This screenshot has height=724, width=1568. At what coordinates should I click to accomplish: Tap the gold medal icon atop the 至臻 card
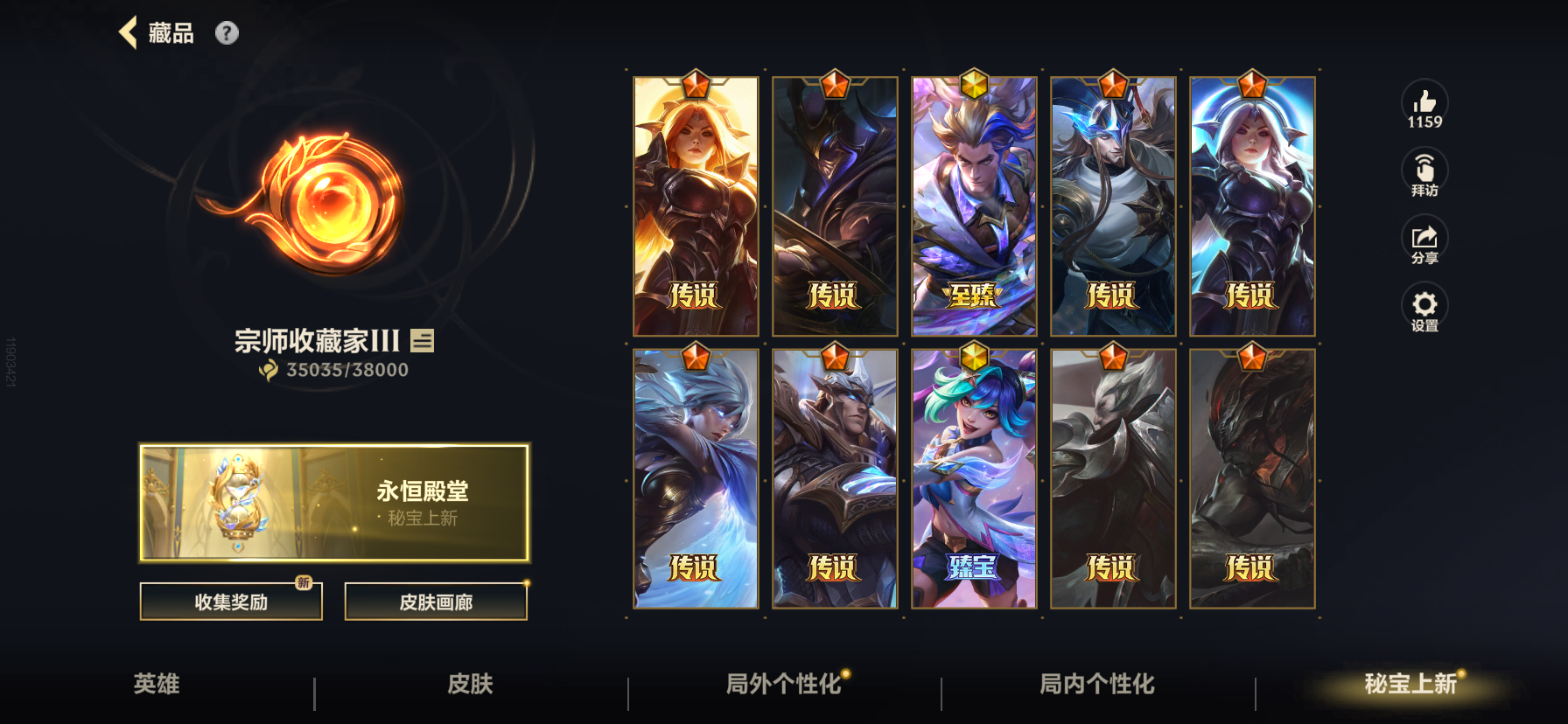tap(974, 86)
